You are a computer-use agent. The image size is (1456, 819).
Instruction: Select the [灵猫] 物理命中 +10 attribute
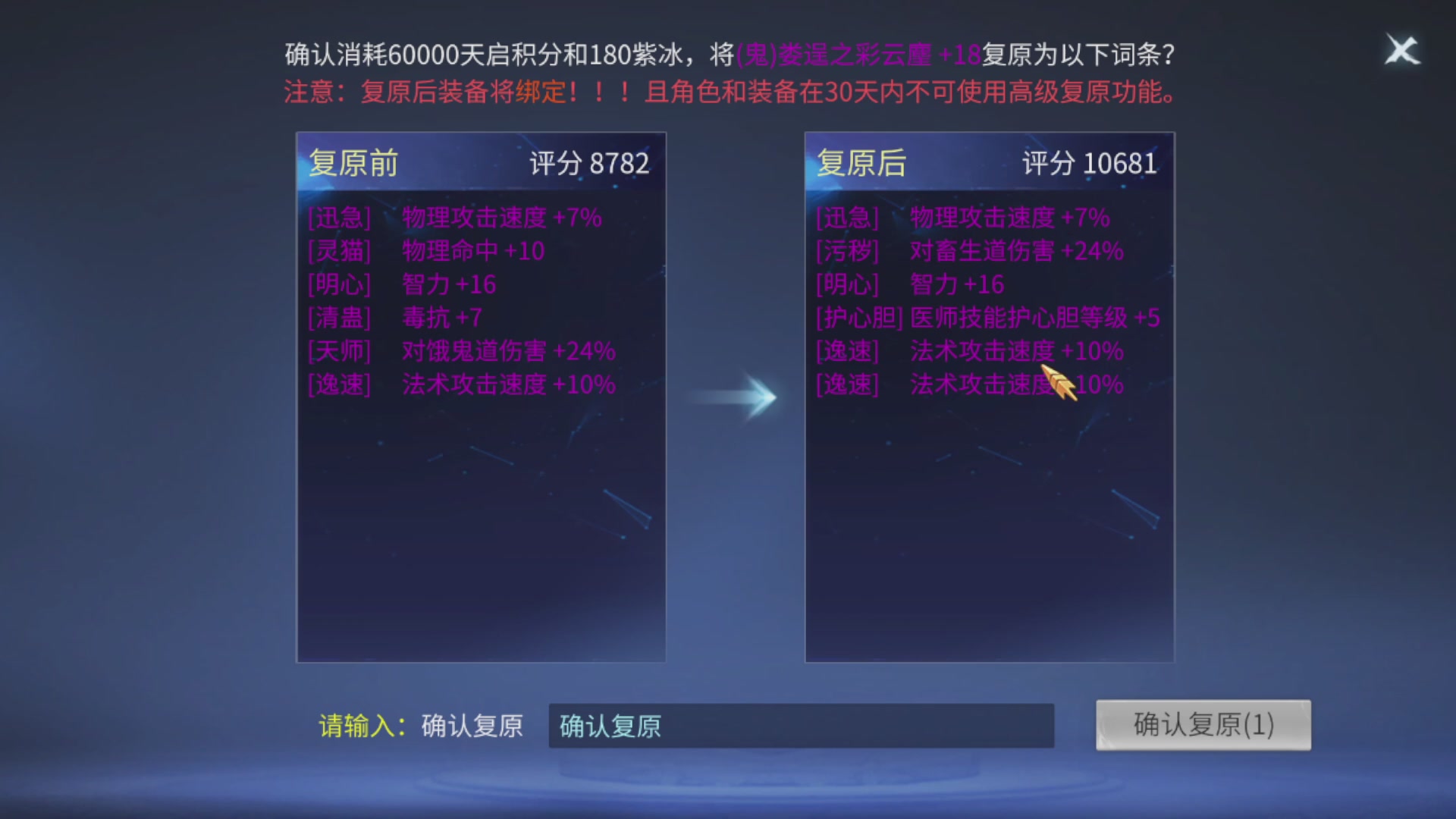[x=425, y=251]
